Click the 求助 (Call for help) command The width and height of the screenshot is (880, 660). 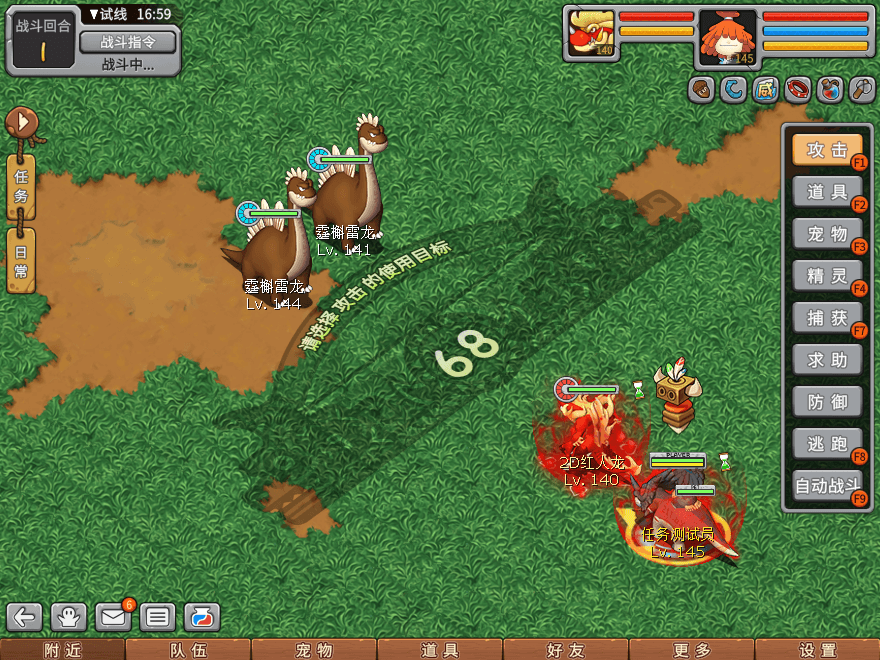pos(826,360)
